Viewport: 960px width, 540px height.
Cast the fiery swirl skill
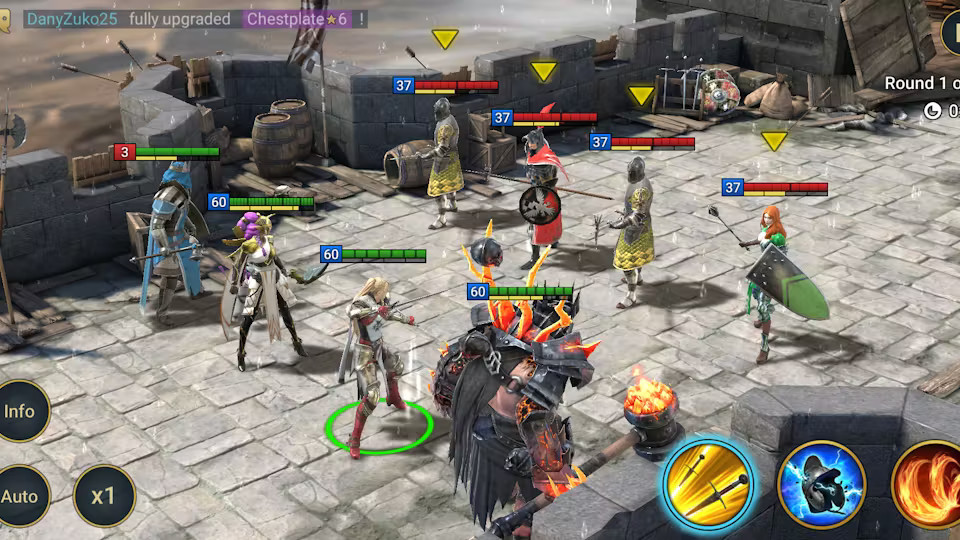928,485
